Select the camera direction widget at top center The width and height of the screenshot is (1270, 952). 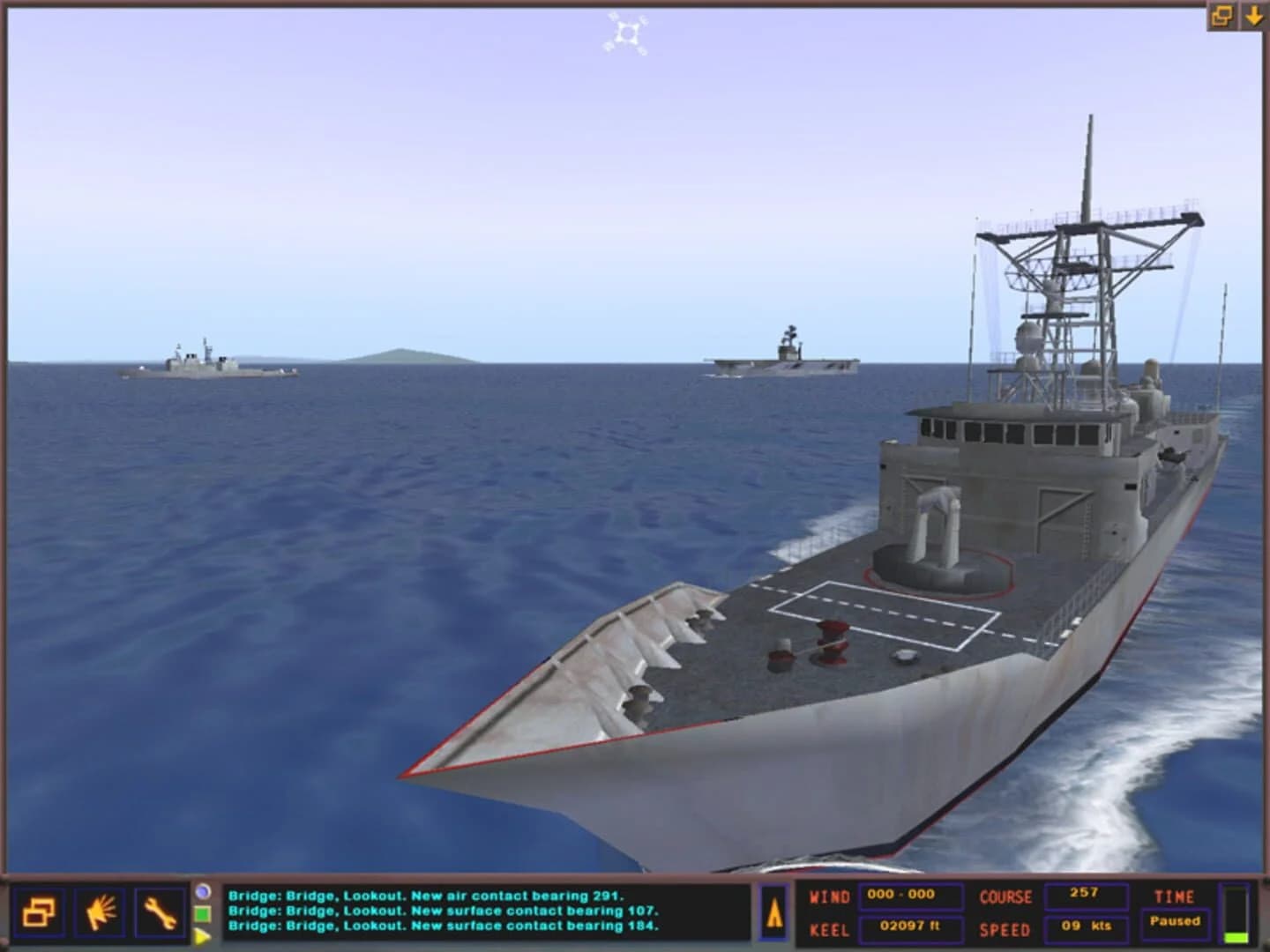pyautogui.click(x=628, y=32)
